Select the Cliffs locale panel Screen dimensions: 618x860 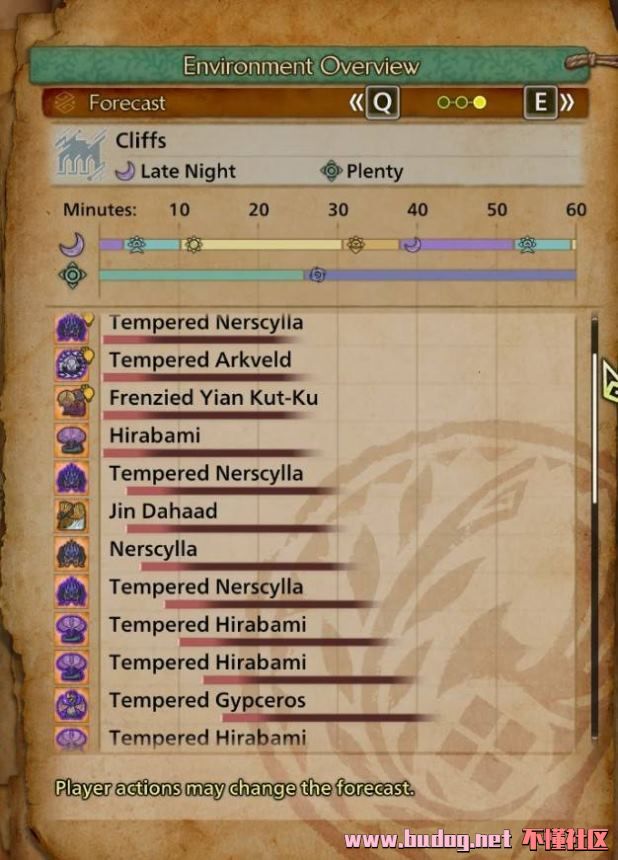(318, 155)
